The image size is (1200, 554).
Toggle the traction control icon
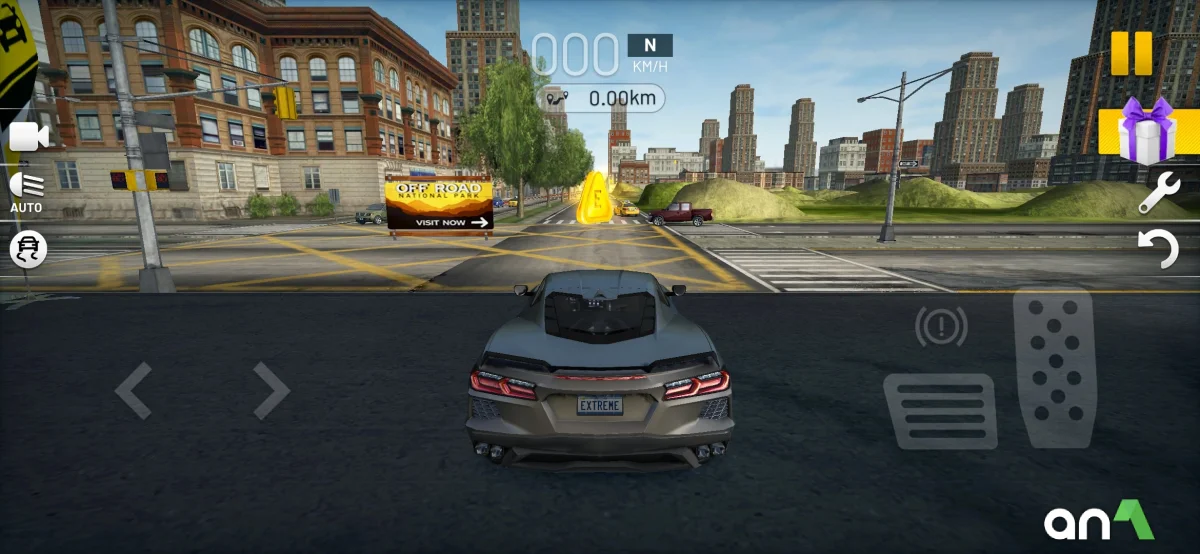pyautogui.click(x=28, y=249)
